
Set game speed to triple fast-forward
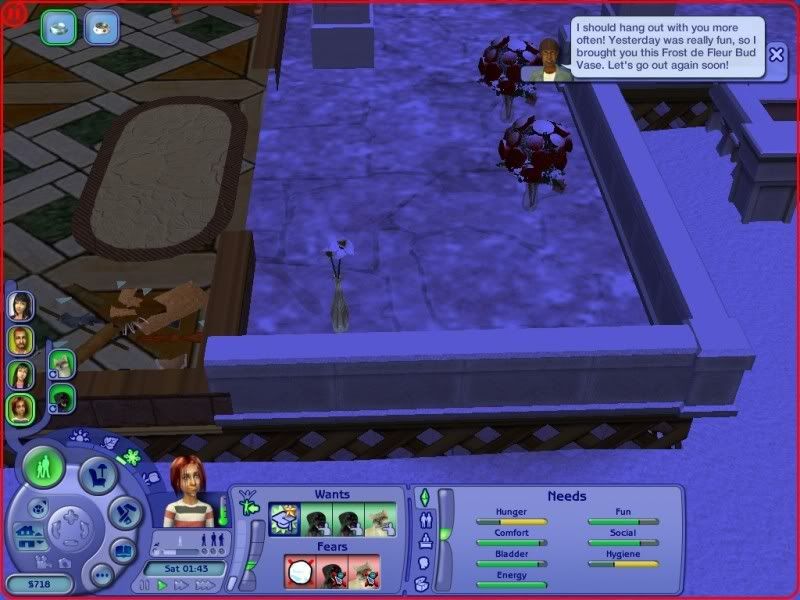pyautogui.click(x=203, y=585)
